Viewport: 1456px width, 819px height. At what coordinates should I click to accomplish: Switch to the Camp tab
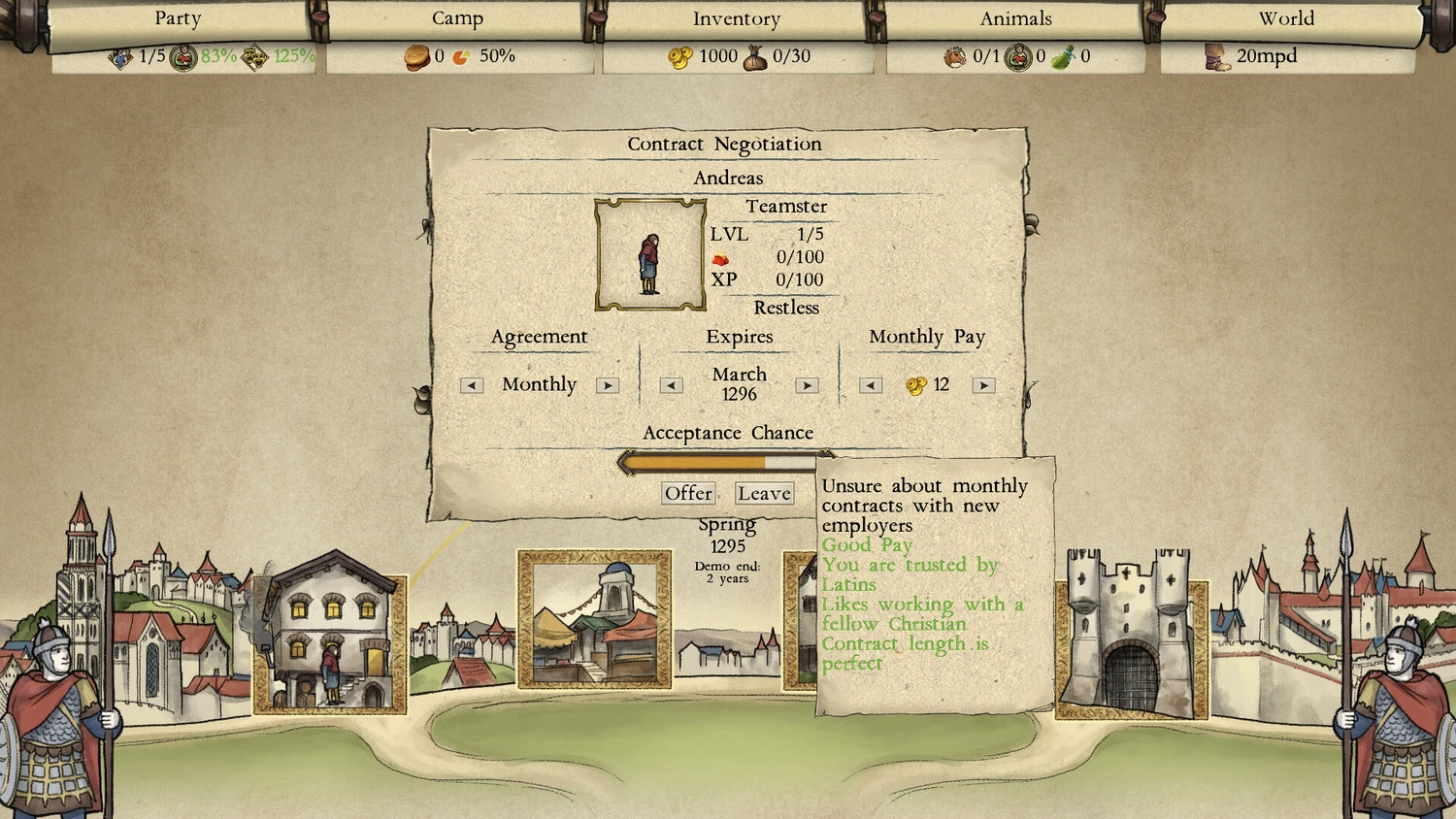457,19
